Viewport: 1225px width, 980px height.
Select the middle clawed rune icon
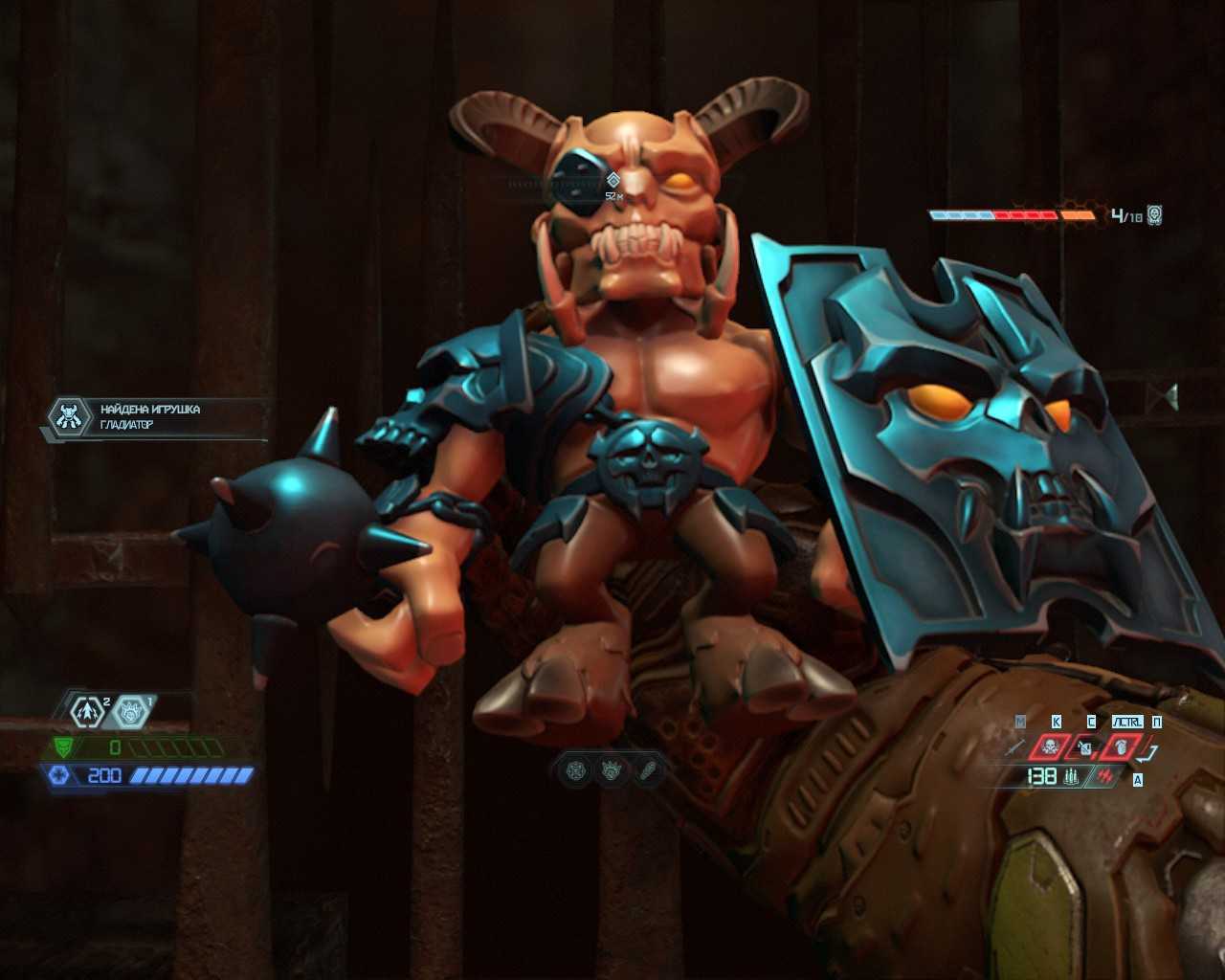[612, 770]
